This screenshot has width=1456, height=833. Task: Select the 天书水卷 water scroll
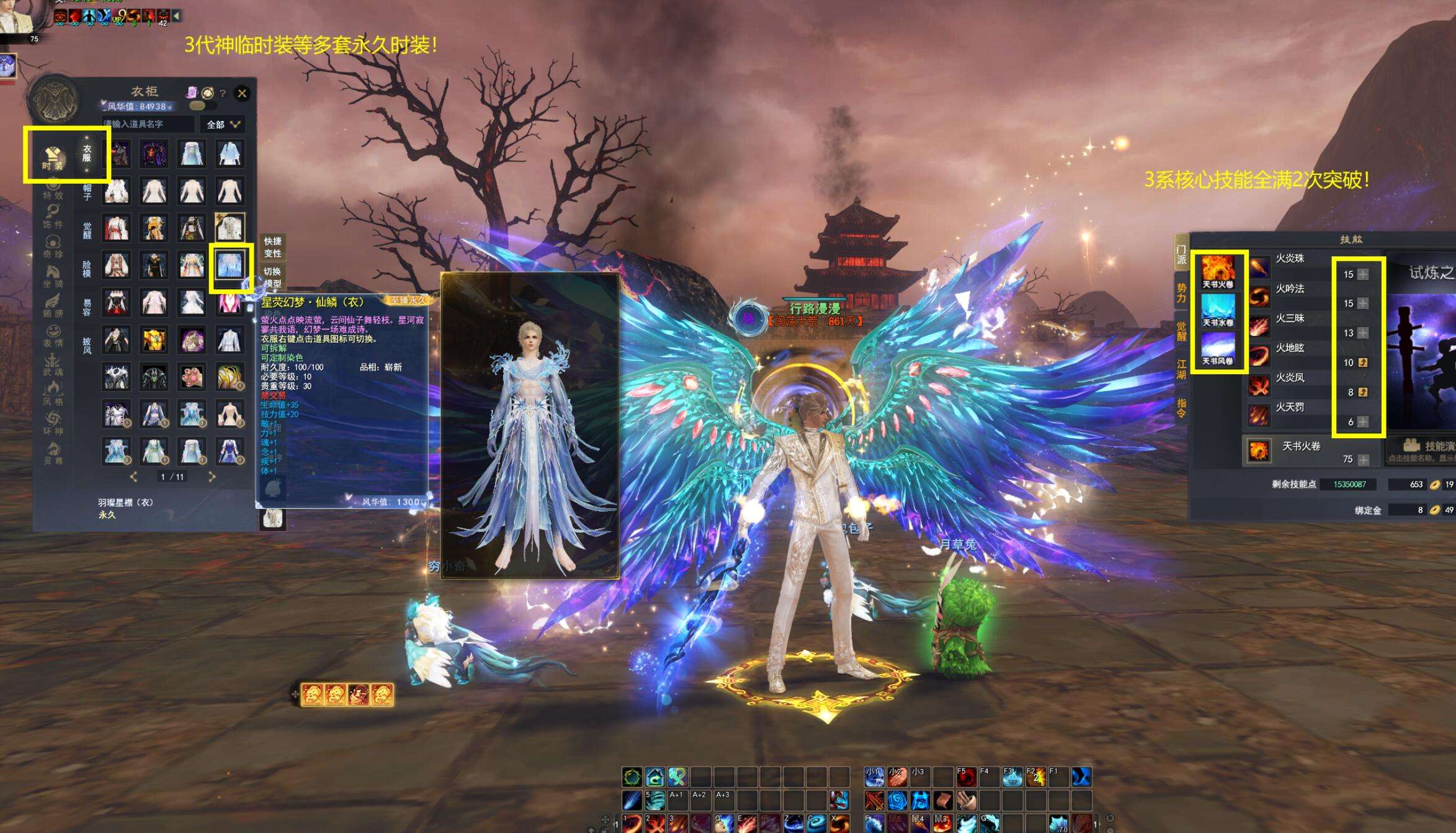1217,310
